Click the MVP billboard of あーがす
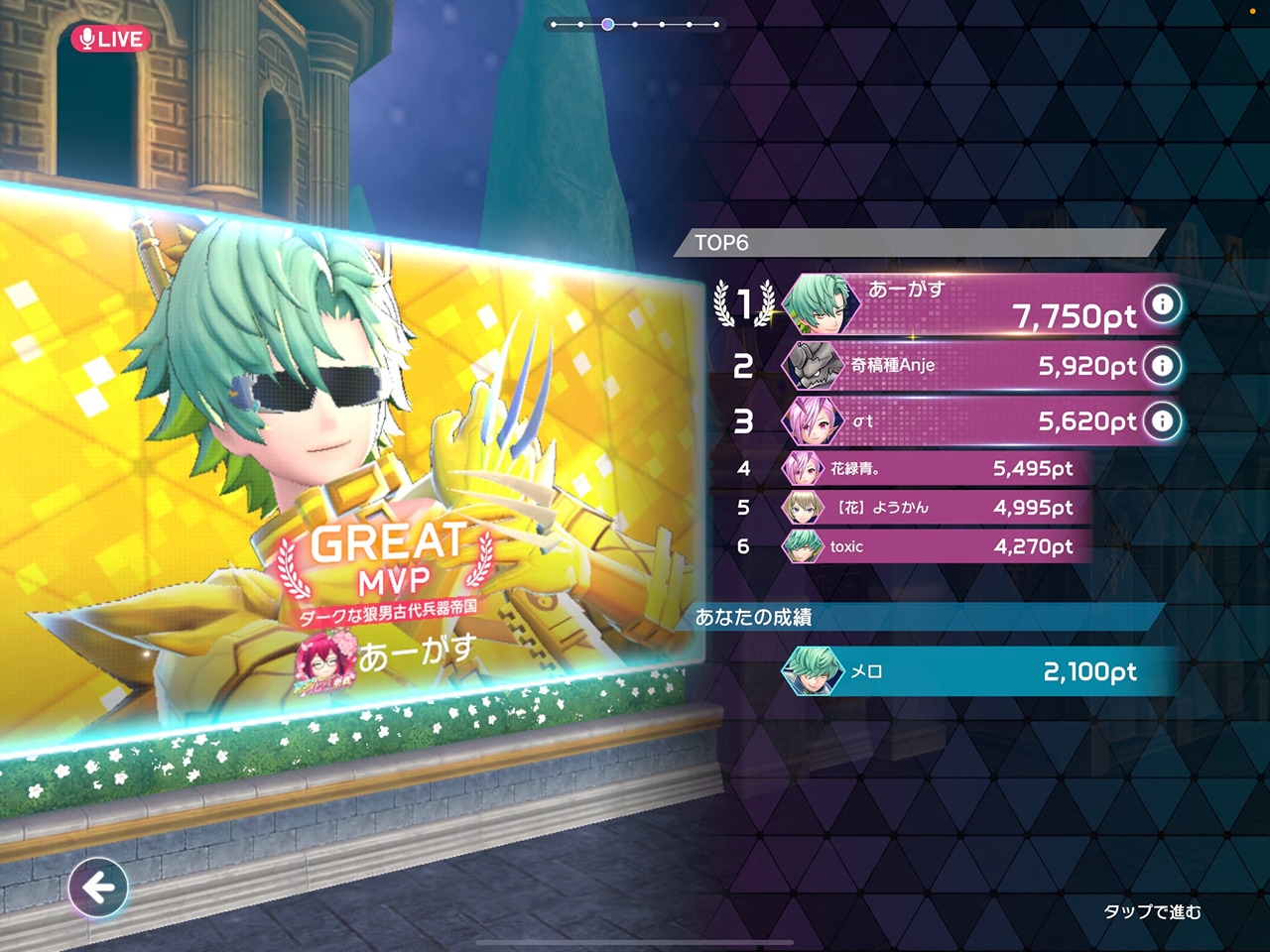This screenshot has height=952, width=1270. pos(347,466)
